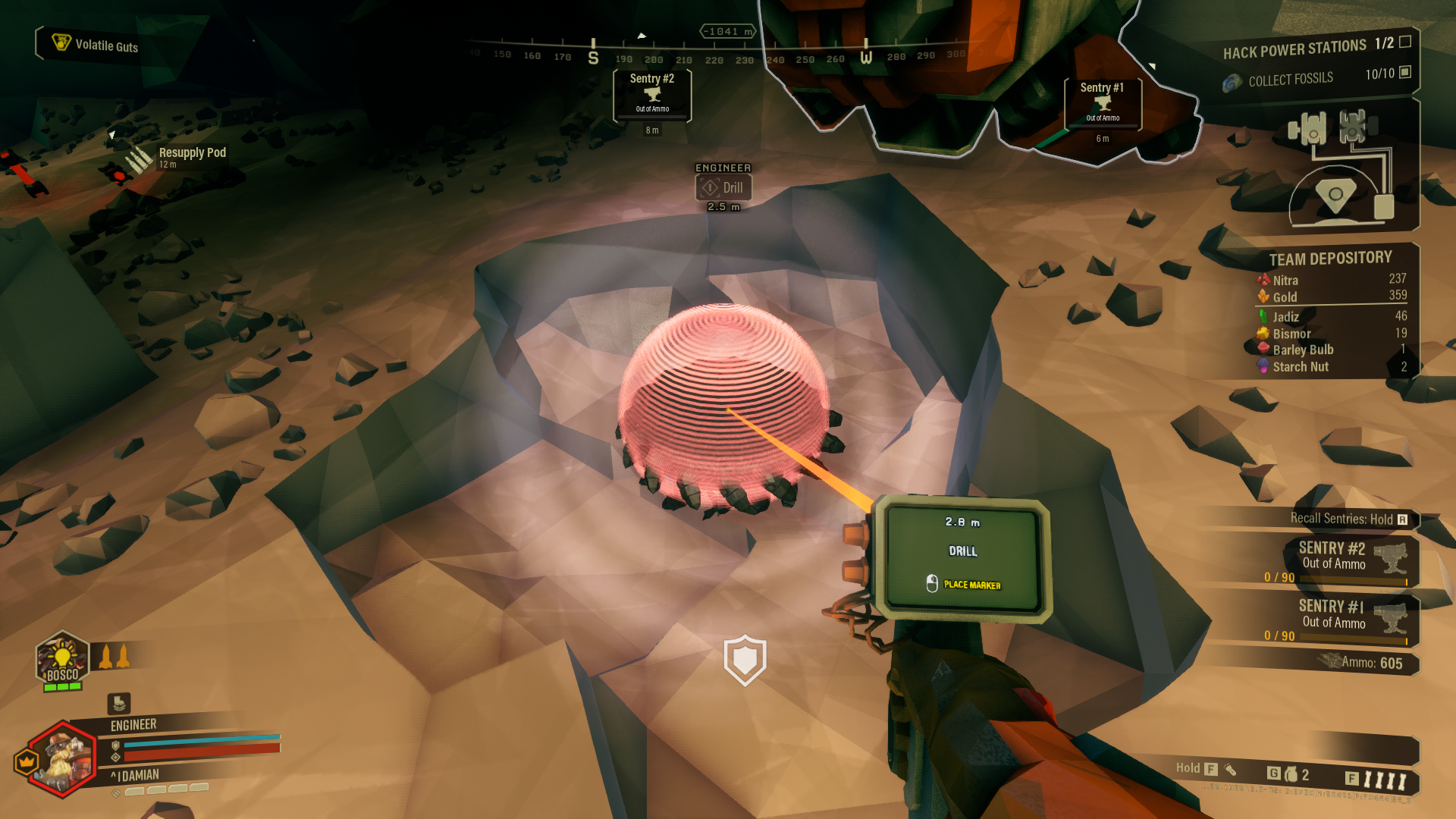Select the Nitra row in Team Depository

(1332, 280)
